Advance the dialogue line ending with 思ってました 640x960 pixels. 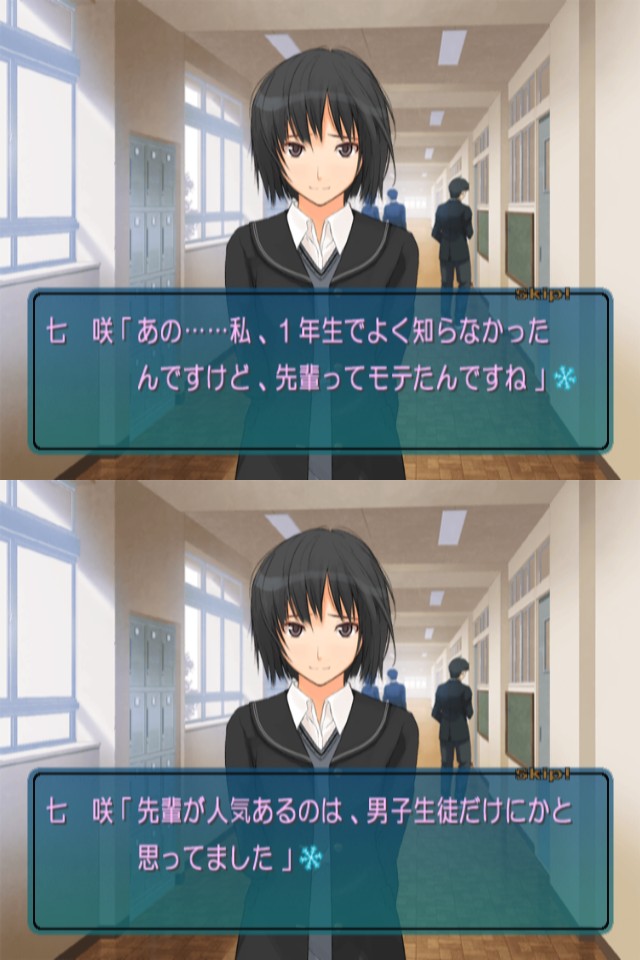320,850
